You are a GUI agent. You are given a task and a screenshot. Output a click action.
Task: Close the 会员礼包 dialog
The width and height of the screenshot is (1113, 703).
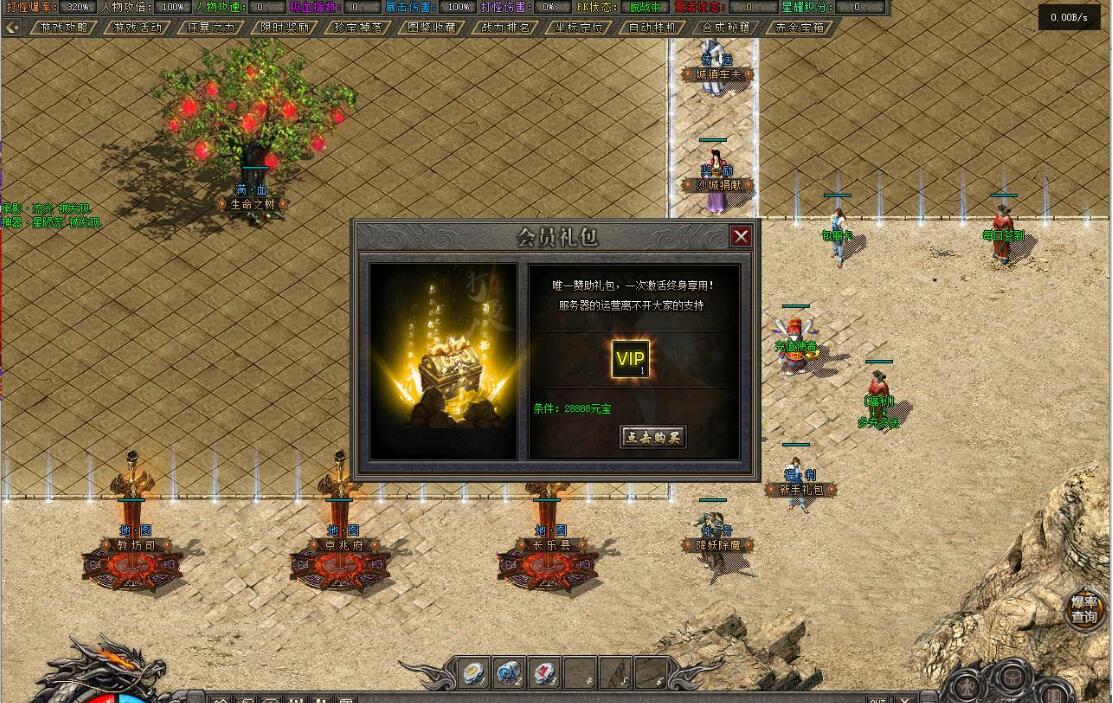[x=741, y=236]
